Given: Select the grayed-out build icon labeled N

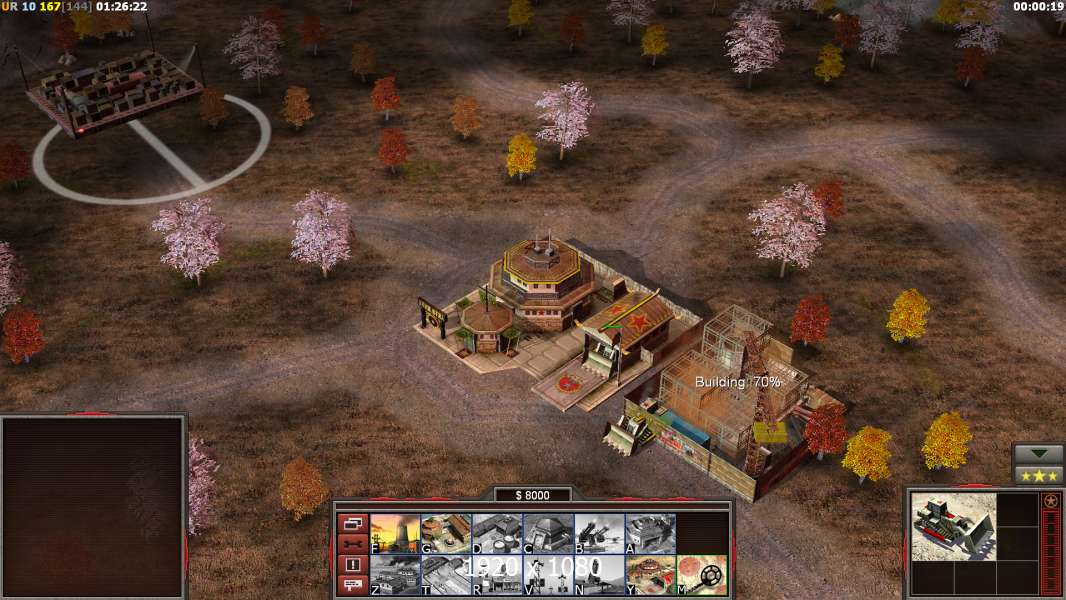Looking at the screenshot, I should pyautogui.click(x=599, y=574).
